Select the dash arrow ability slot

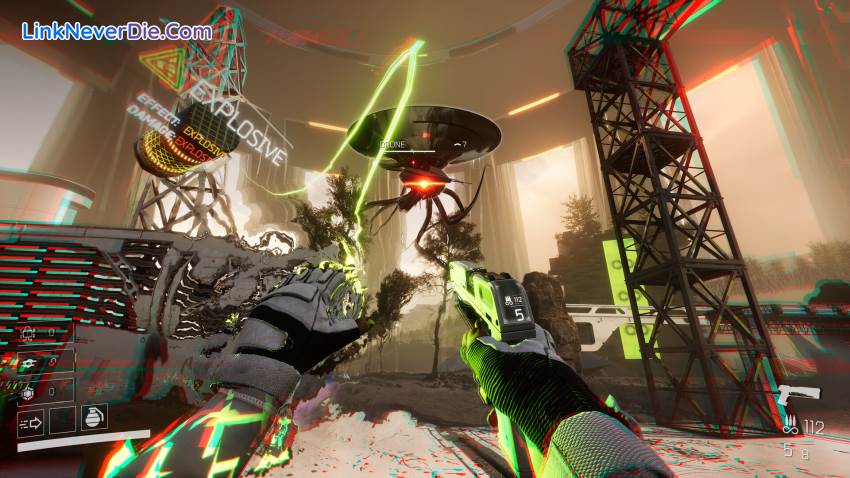click(30, 422)
